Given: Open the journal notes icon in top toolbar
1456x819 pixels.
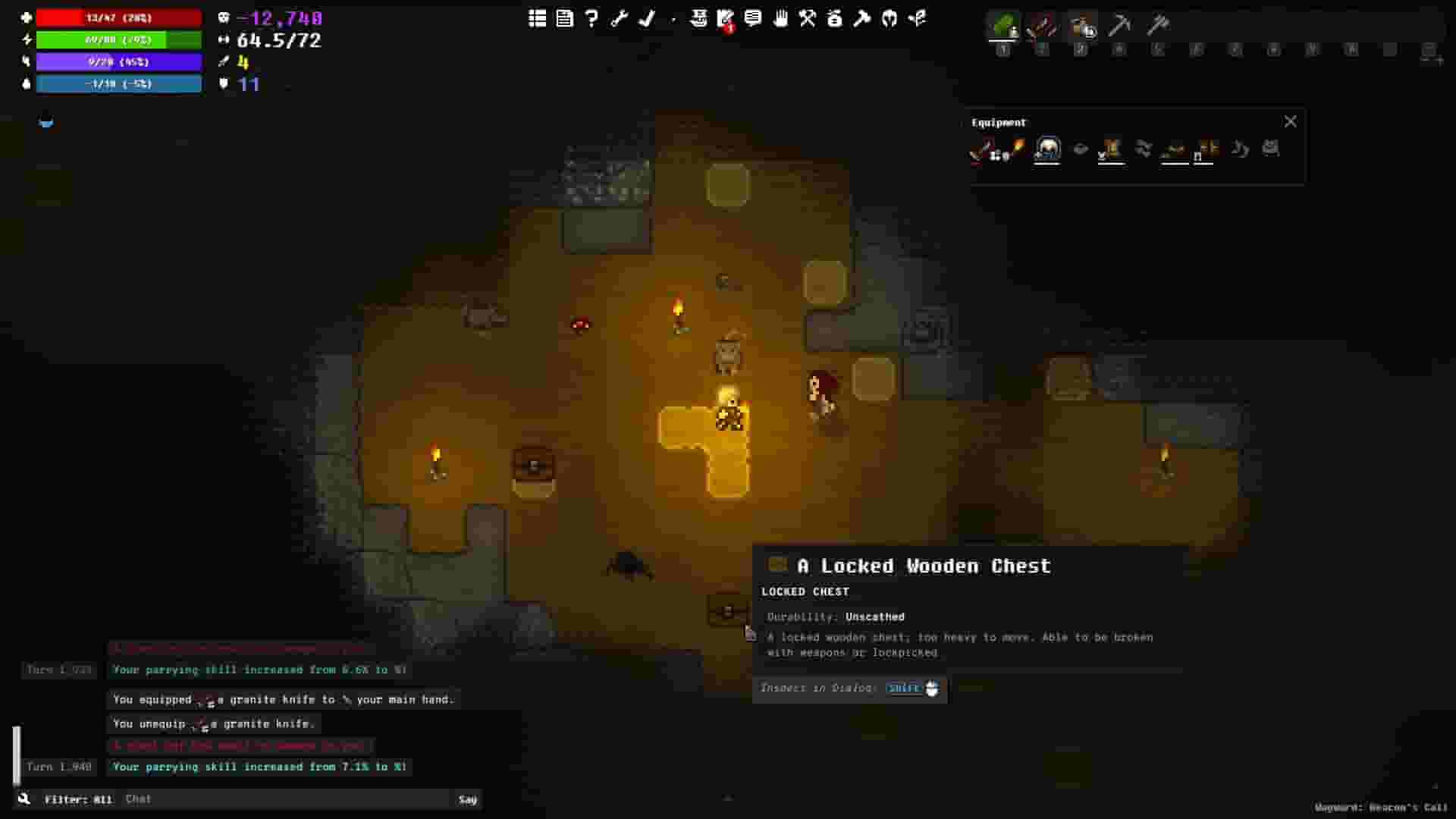Looking at the screenshot, I should 564,19.
